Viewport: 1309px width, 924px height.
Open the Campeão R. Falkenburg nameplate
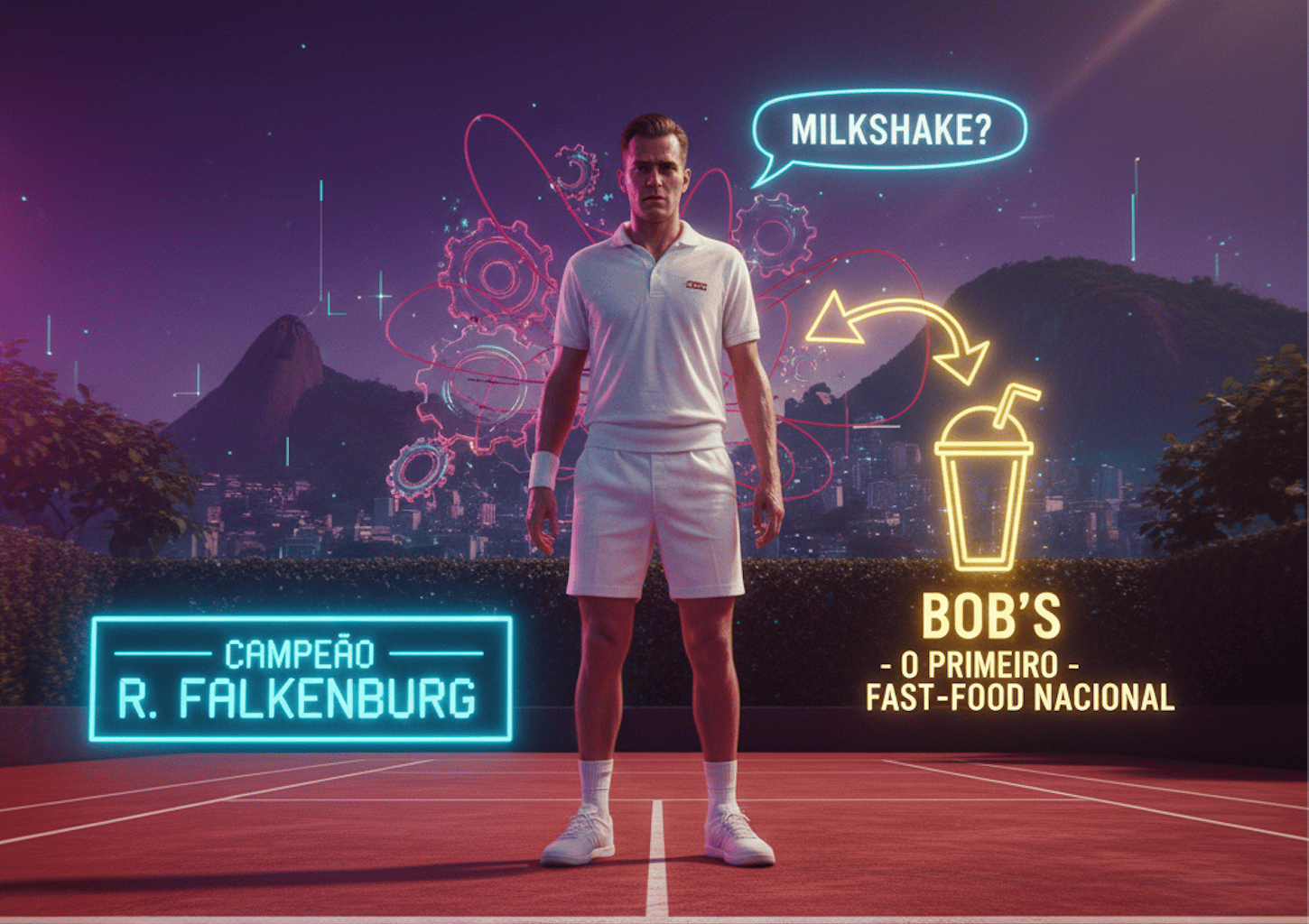pos(301,679)
